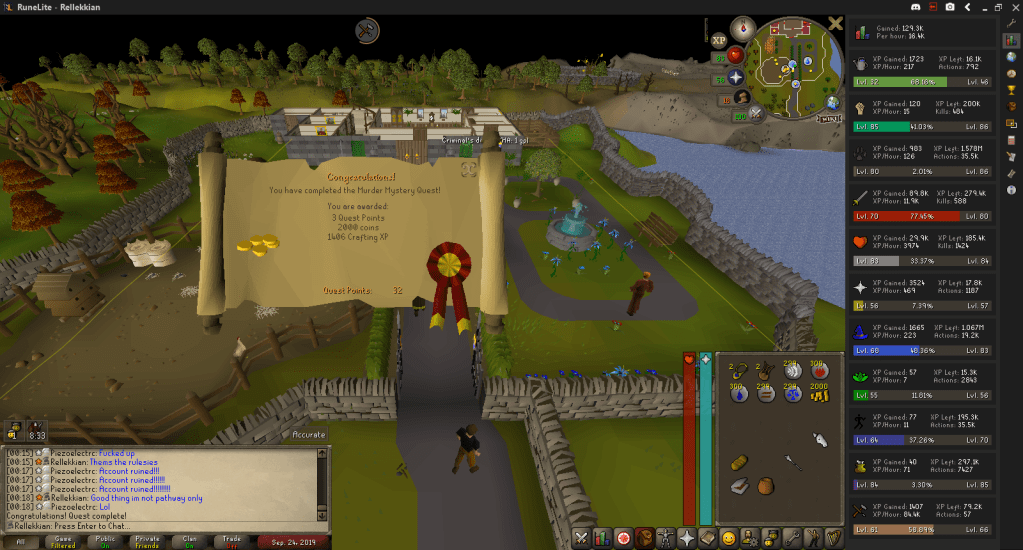
Task: Click the compass above the minimap
Action: pyautogui.click(x=742, y=28)
